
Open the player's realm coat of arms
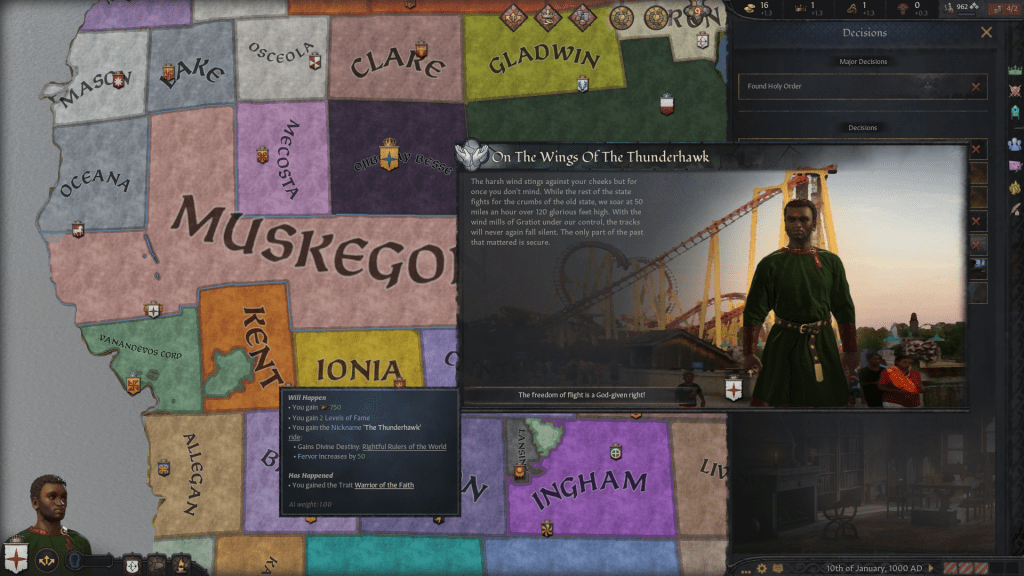pyautogui.click(x=17, y=555)
